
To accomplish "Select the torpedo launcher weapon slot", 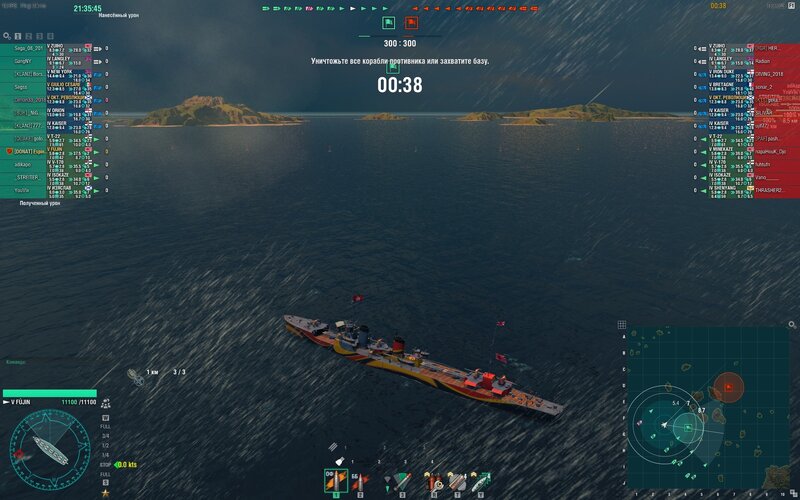I will pos(402,481).
